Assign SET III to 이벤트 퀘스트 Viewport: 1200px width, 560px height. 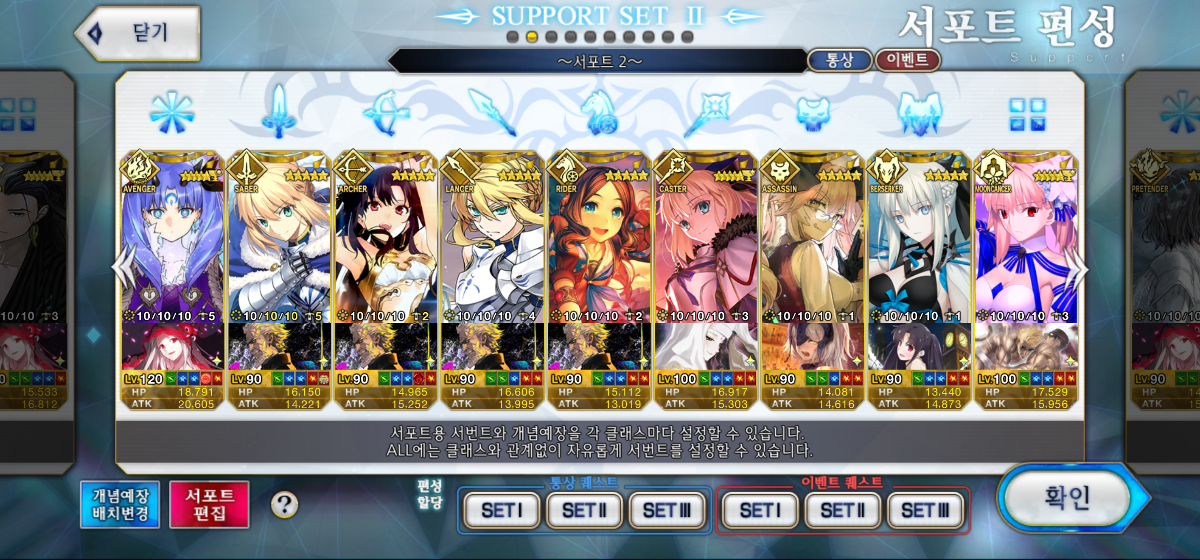click(925, 510)
